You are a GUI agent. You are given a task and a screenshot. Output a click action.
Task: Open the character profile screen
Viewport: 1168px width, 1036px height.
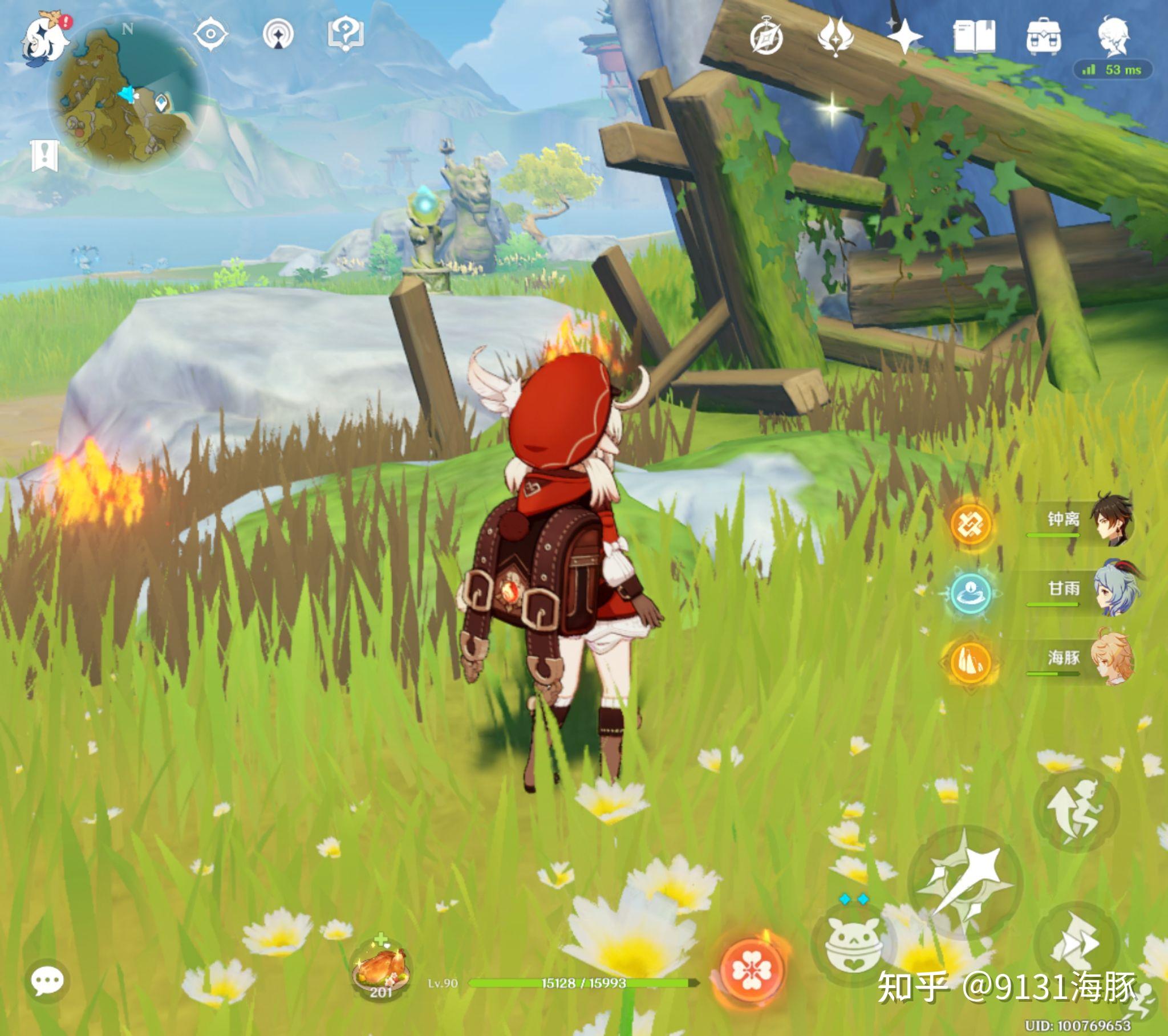pyautogui.click(x=1113, y=36)
